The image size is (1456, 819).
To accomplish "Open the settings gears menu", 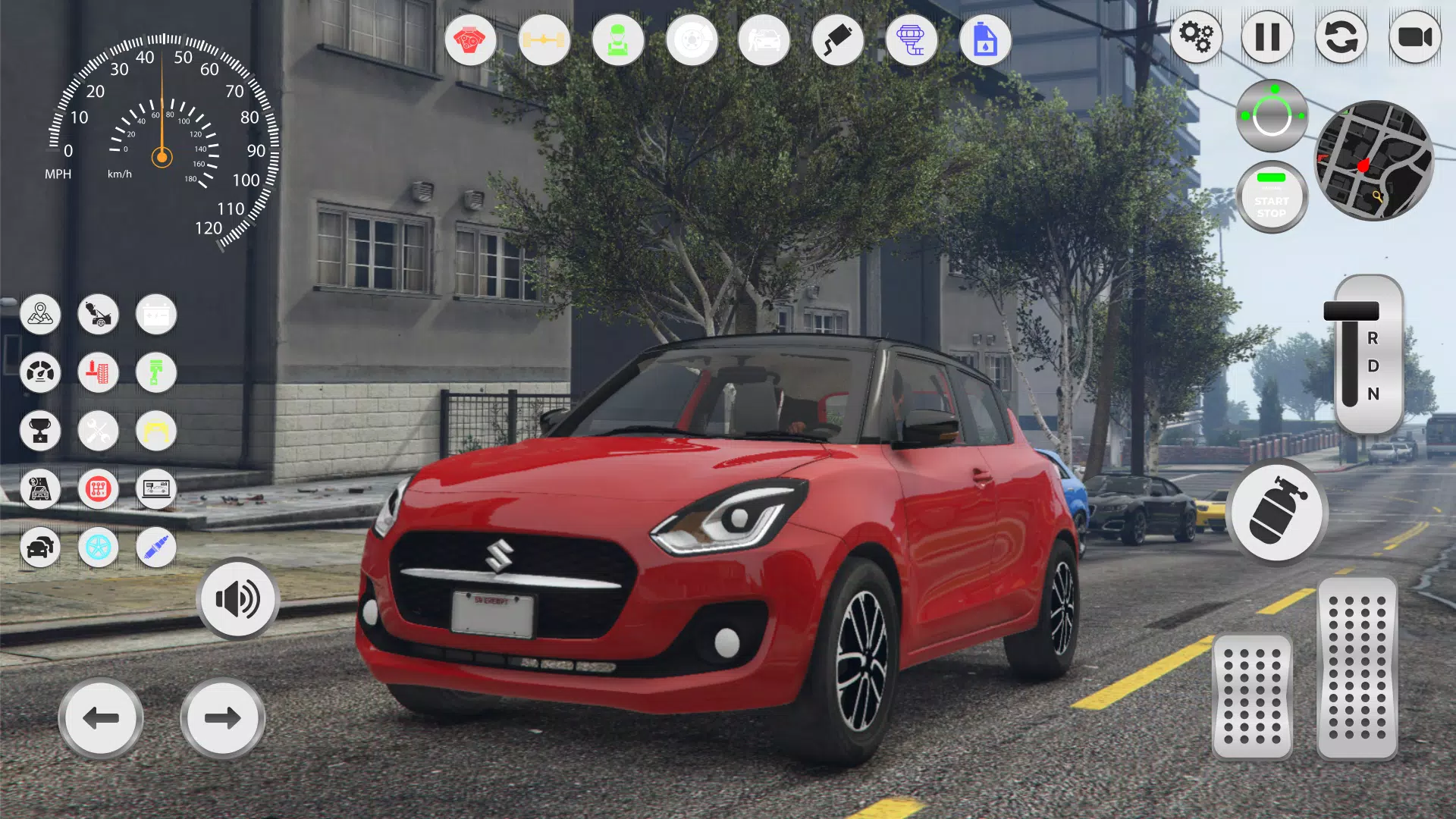I will 1197,36.
